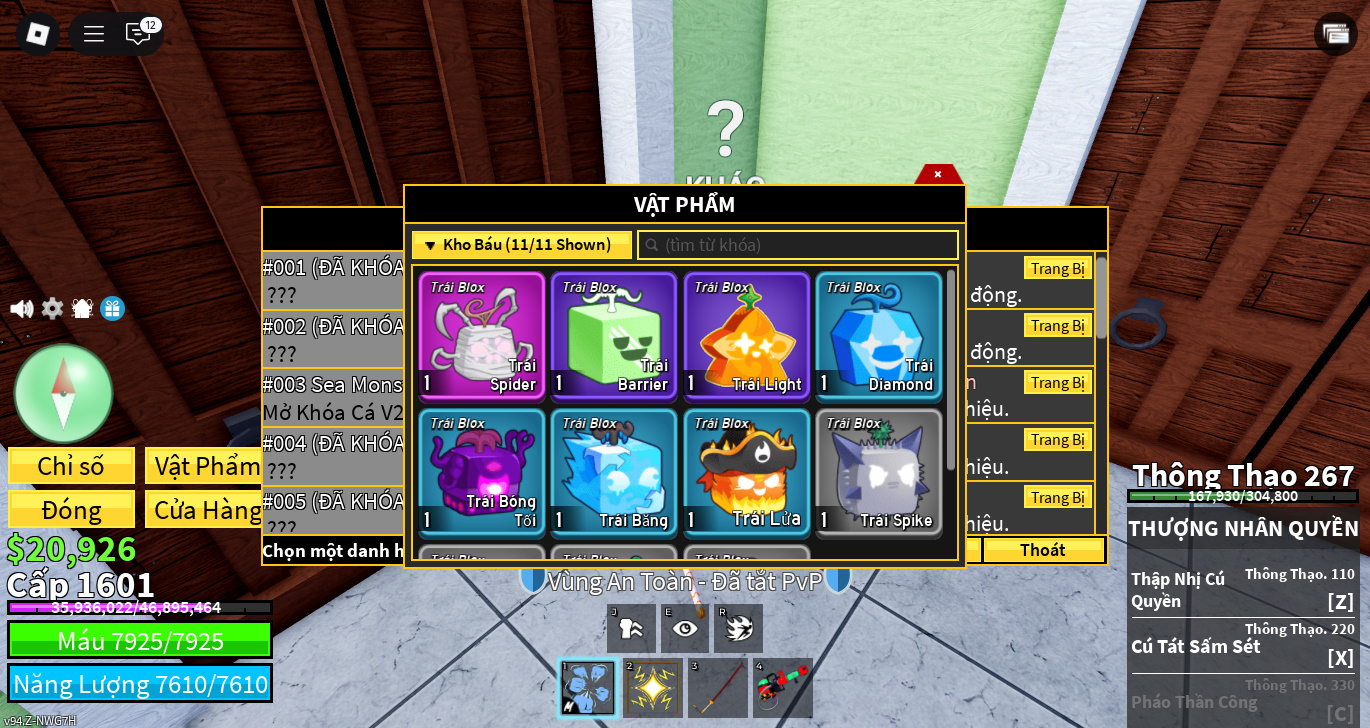Open the Cửa Hàng shop

pos(207,510)
